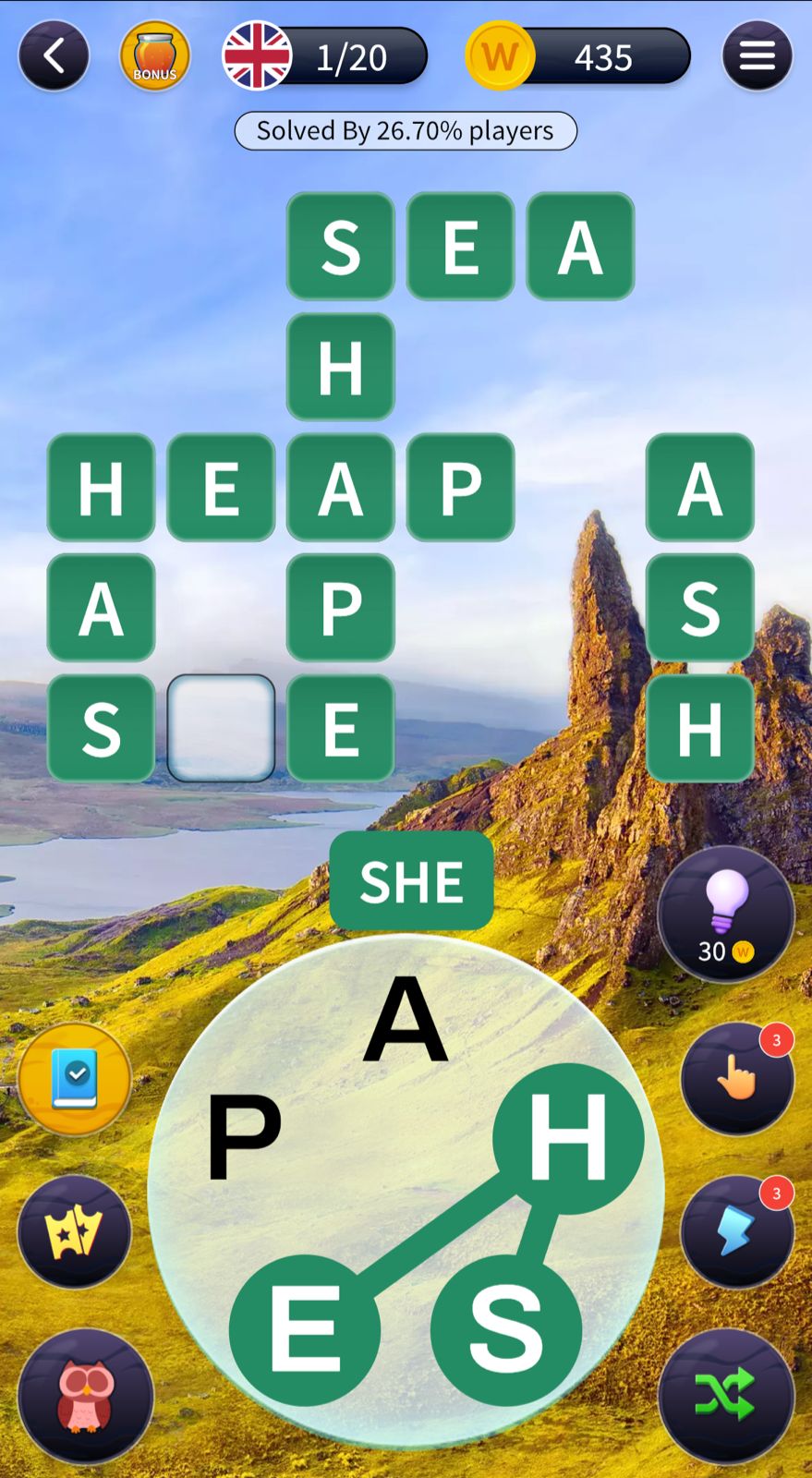Screen dimensions: 812x1478
Task: Open the hamburger menu
Action: tap(757, 56)
